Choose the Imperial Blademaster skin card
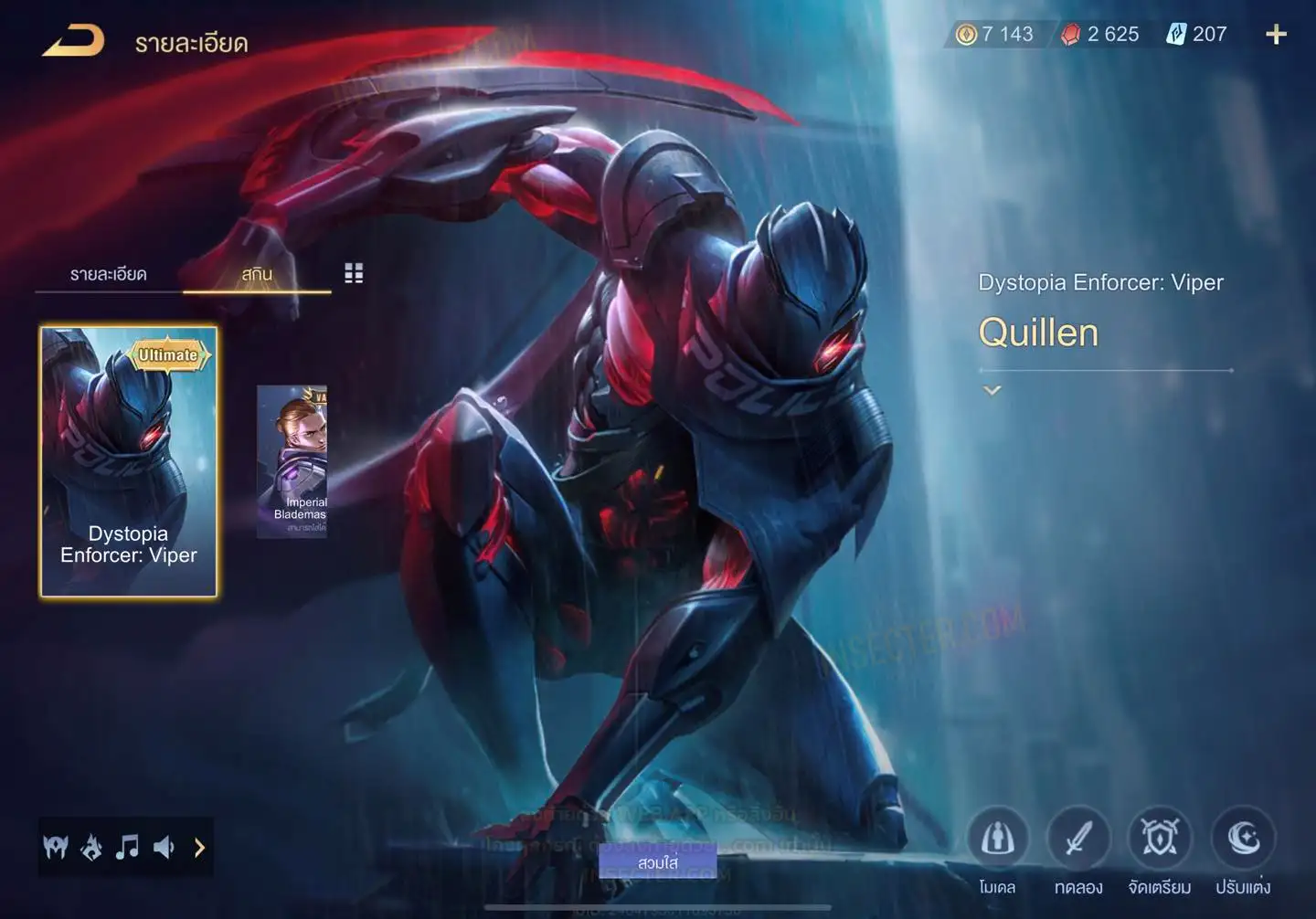Image resolution: width=1316 pixels, height=919 pixels. (x=292, y=461)
